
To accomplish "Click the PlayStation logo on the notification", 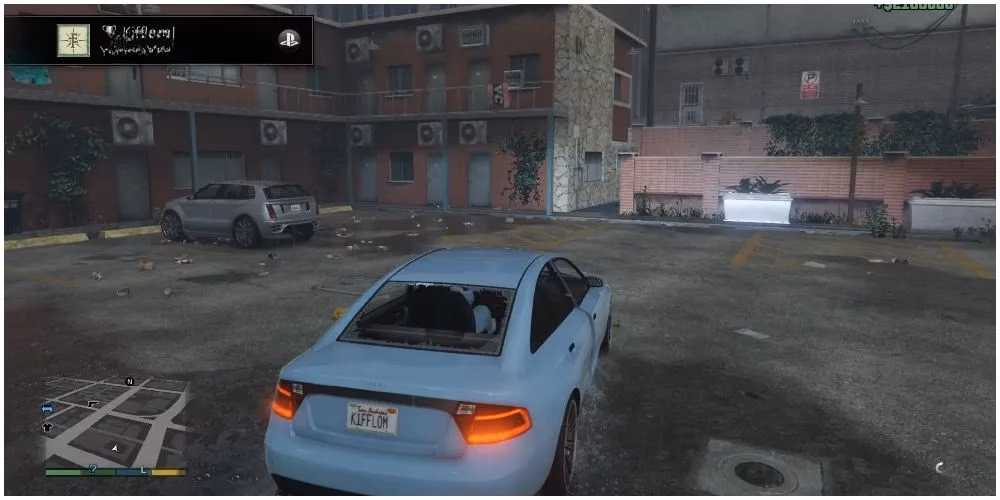I will click(x=288, y=40).
